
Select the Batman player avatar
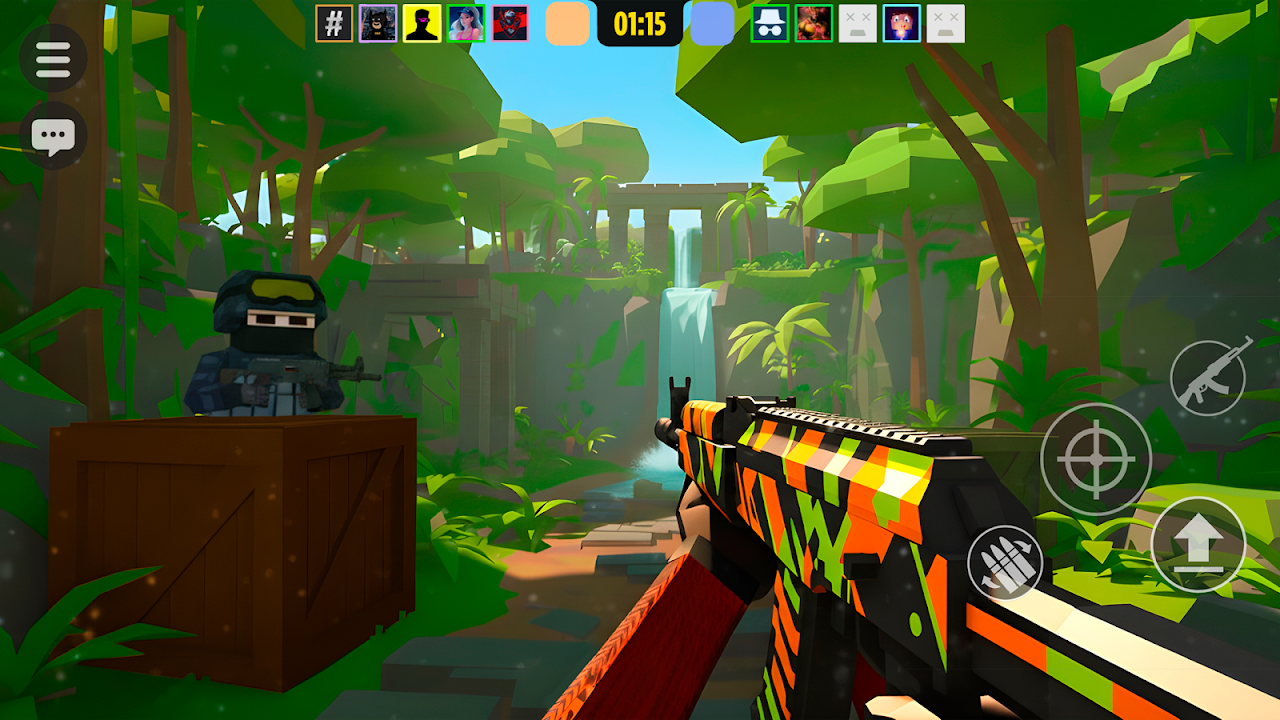[x=378, y=23]
